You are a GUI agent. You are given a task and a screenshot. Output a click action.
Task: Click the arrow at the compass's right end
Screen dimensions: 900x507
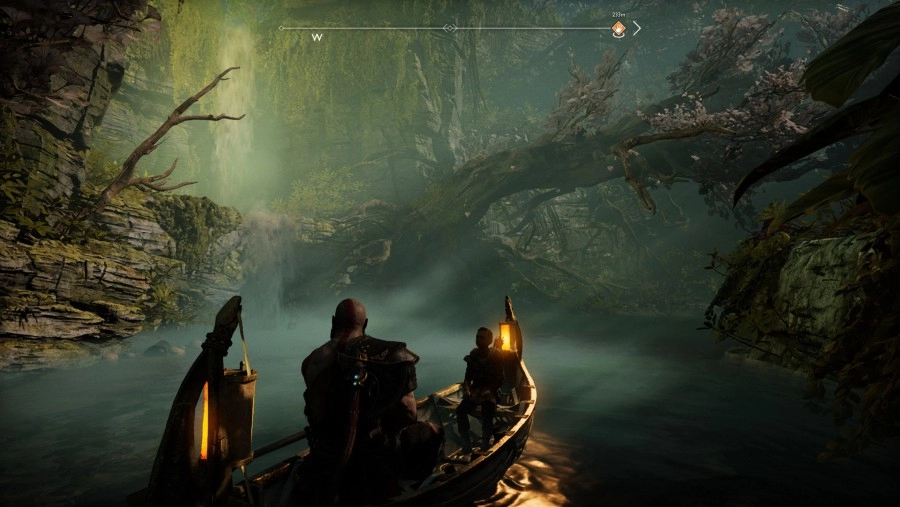coord(637,28)
